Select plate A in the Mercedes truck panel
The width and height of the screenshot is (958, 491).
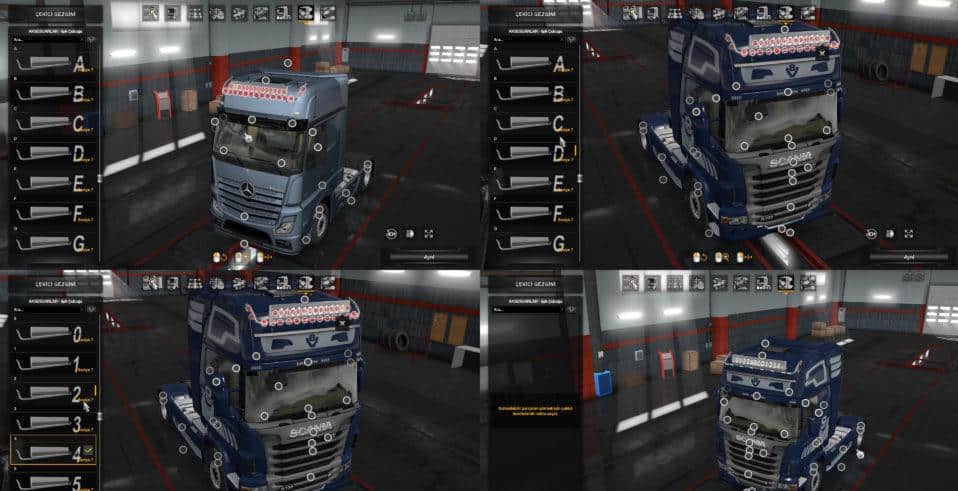(54, 64)
